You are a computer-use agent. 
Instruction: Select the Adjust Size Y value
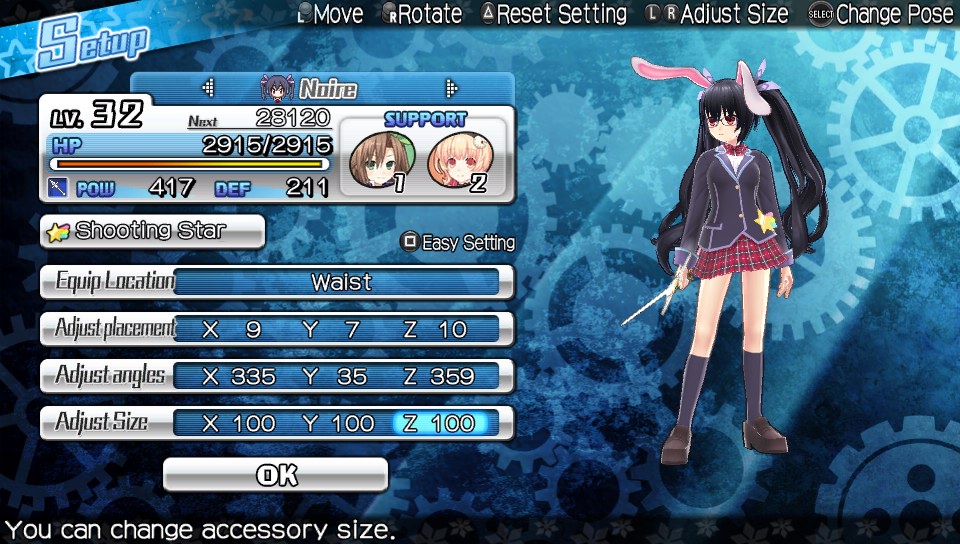point(339,423)
